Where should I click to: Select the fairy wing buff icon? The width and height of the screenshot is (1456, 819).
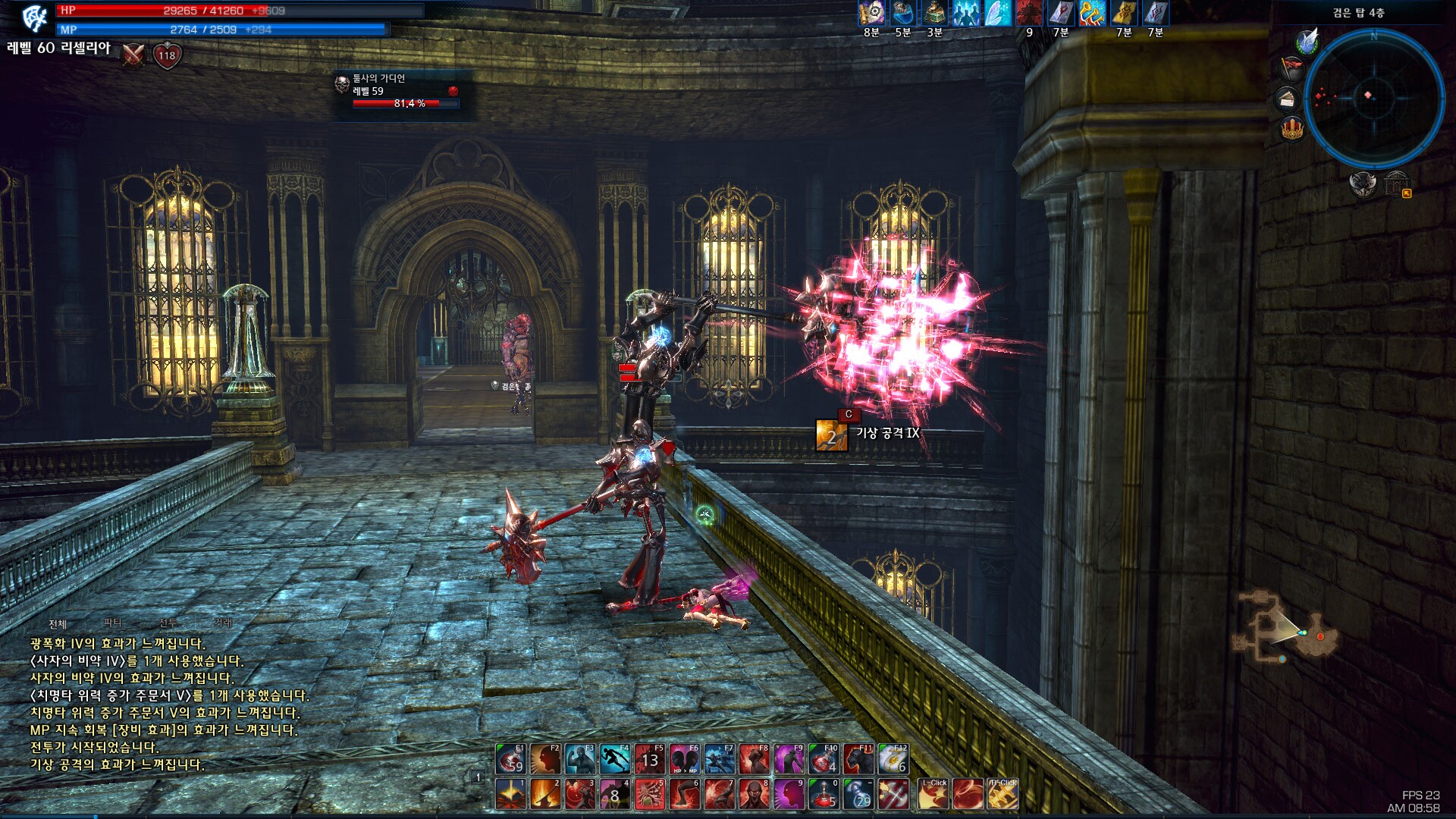(x=997, y=14)
